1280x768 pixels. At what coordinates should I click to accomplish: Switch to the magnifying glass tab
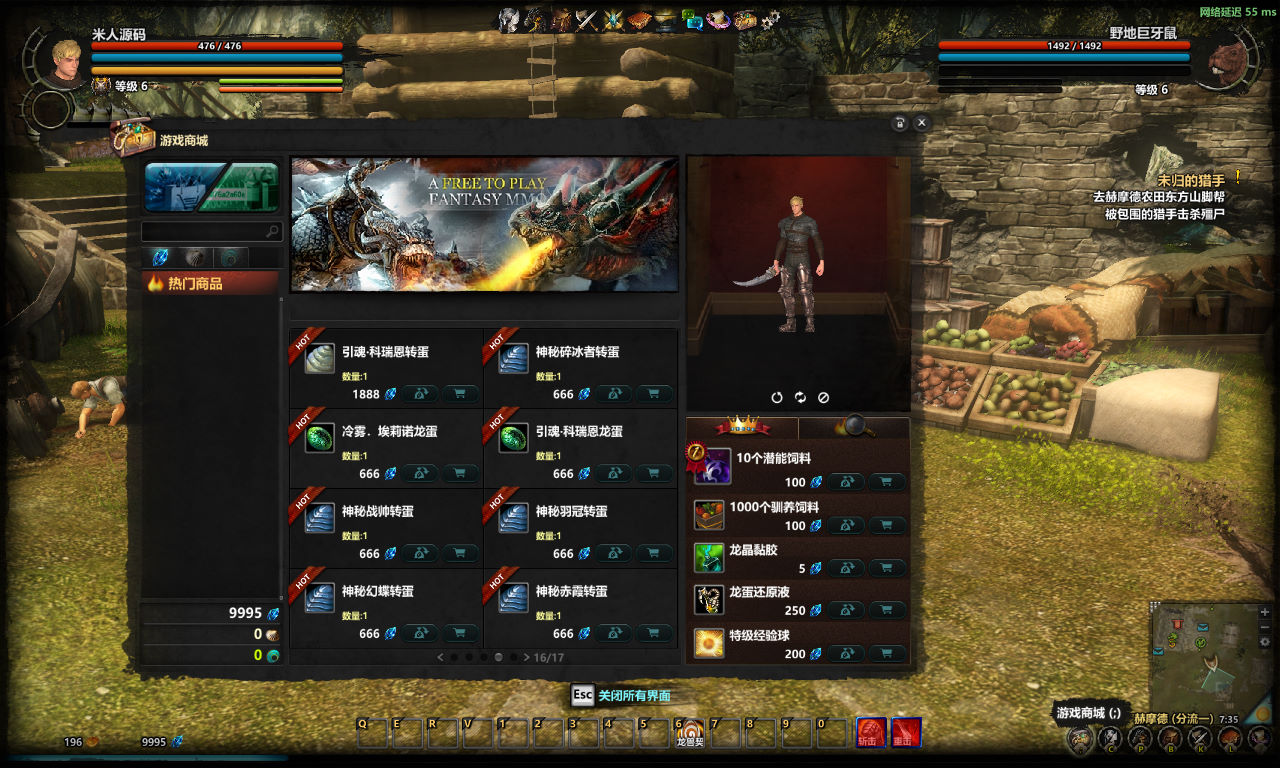(854, 427)
